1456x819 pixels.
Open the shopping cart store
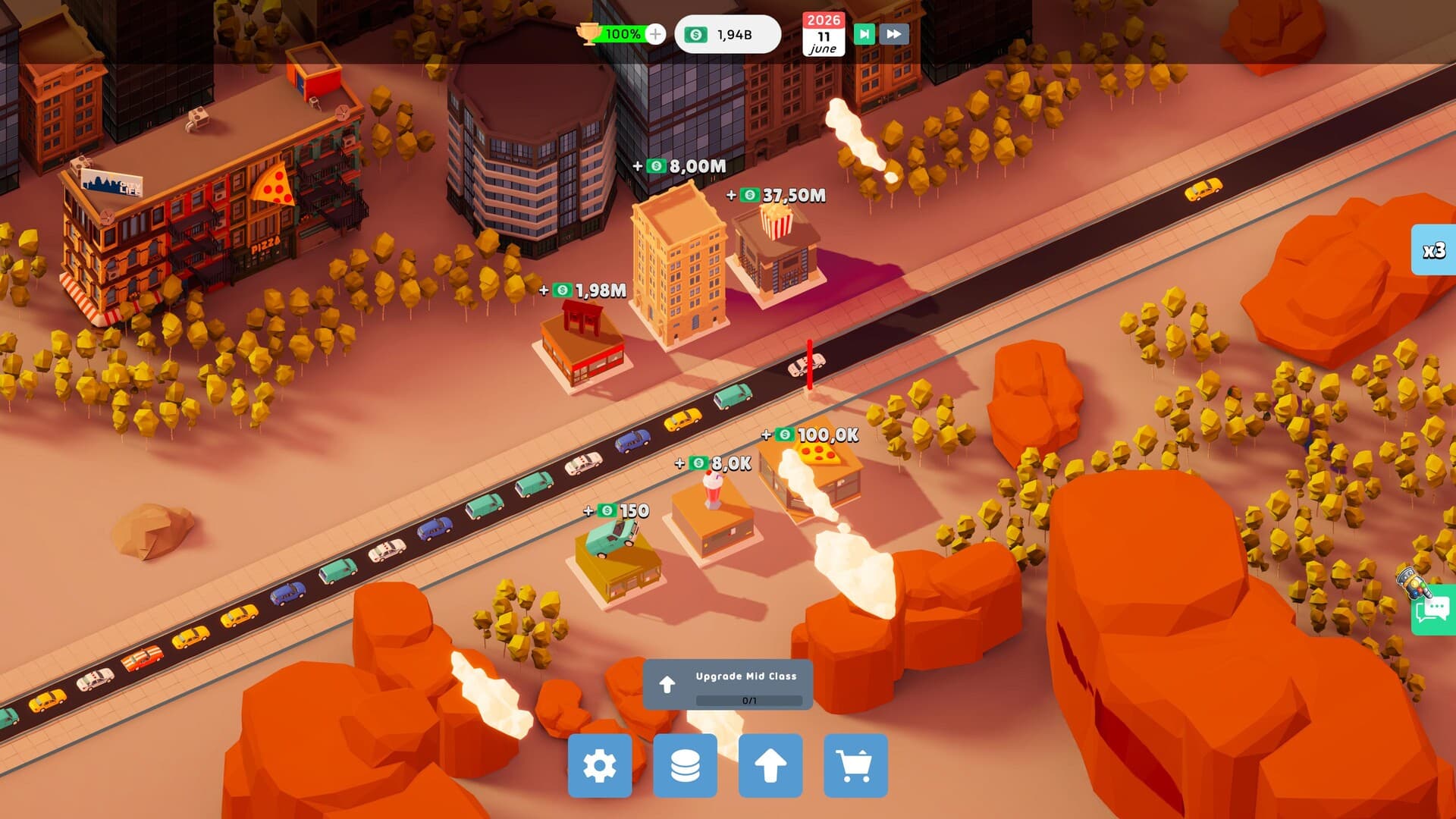click(x=857, y=765)
